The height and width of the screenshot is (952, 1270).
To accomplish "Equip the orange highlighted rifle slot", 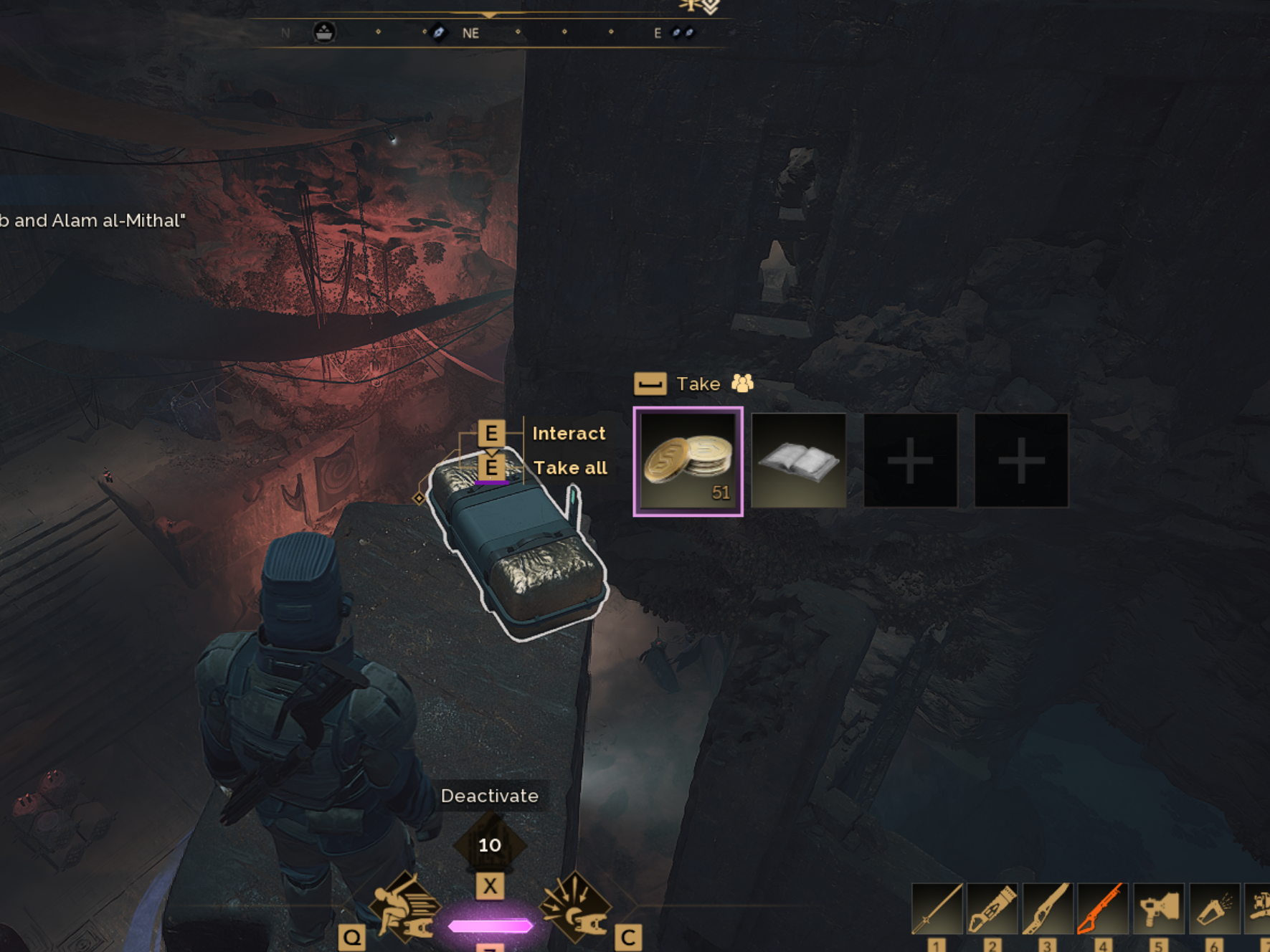I will click(1102, 909).
